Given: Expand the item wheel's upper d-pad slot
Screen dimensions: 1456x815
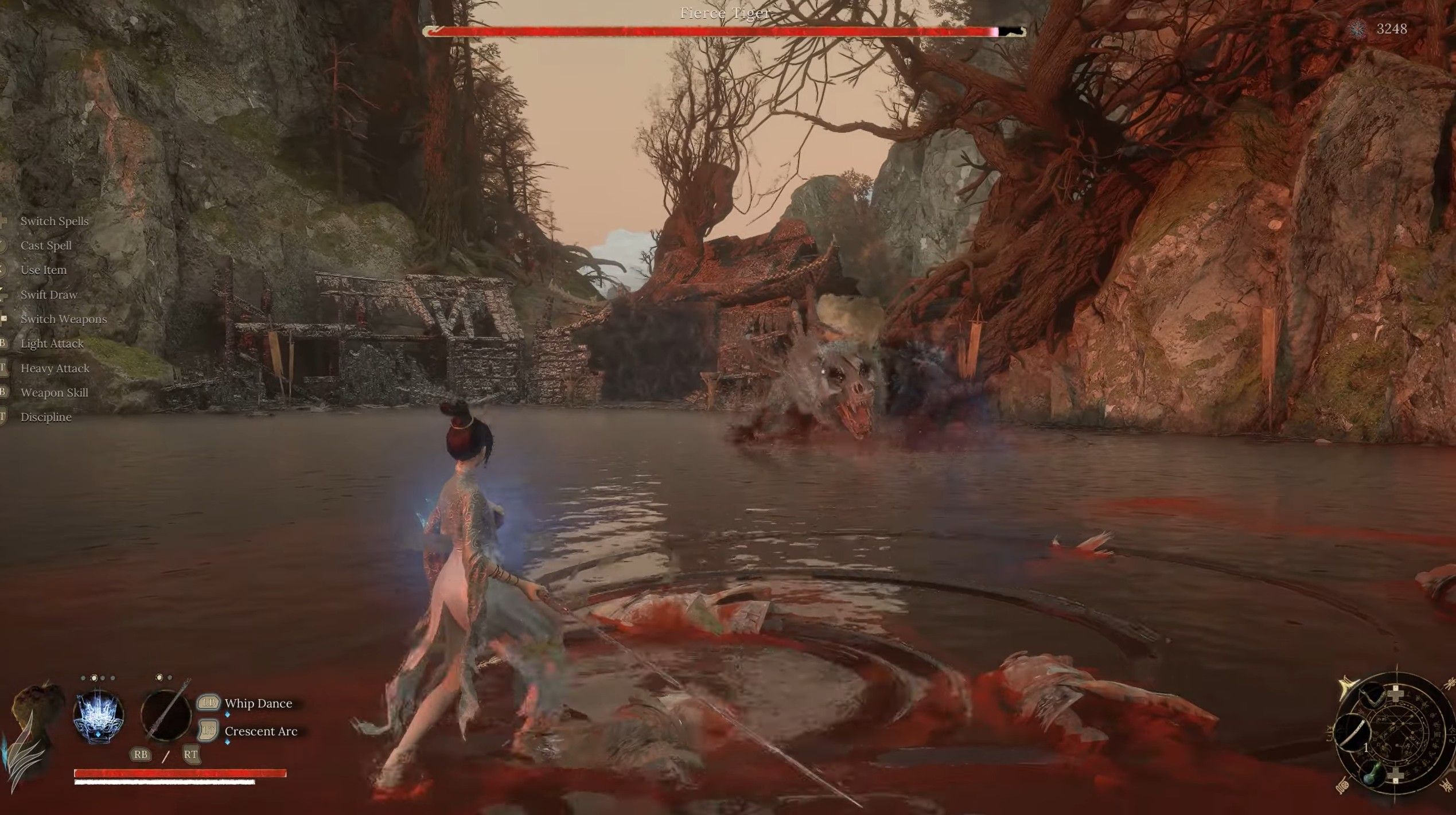Looking at the screenshot, I should tap(1396, 694).
